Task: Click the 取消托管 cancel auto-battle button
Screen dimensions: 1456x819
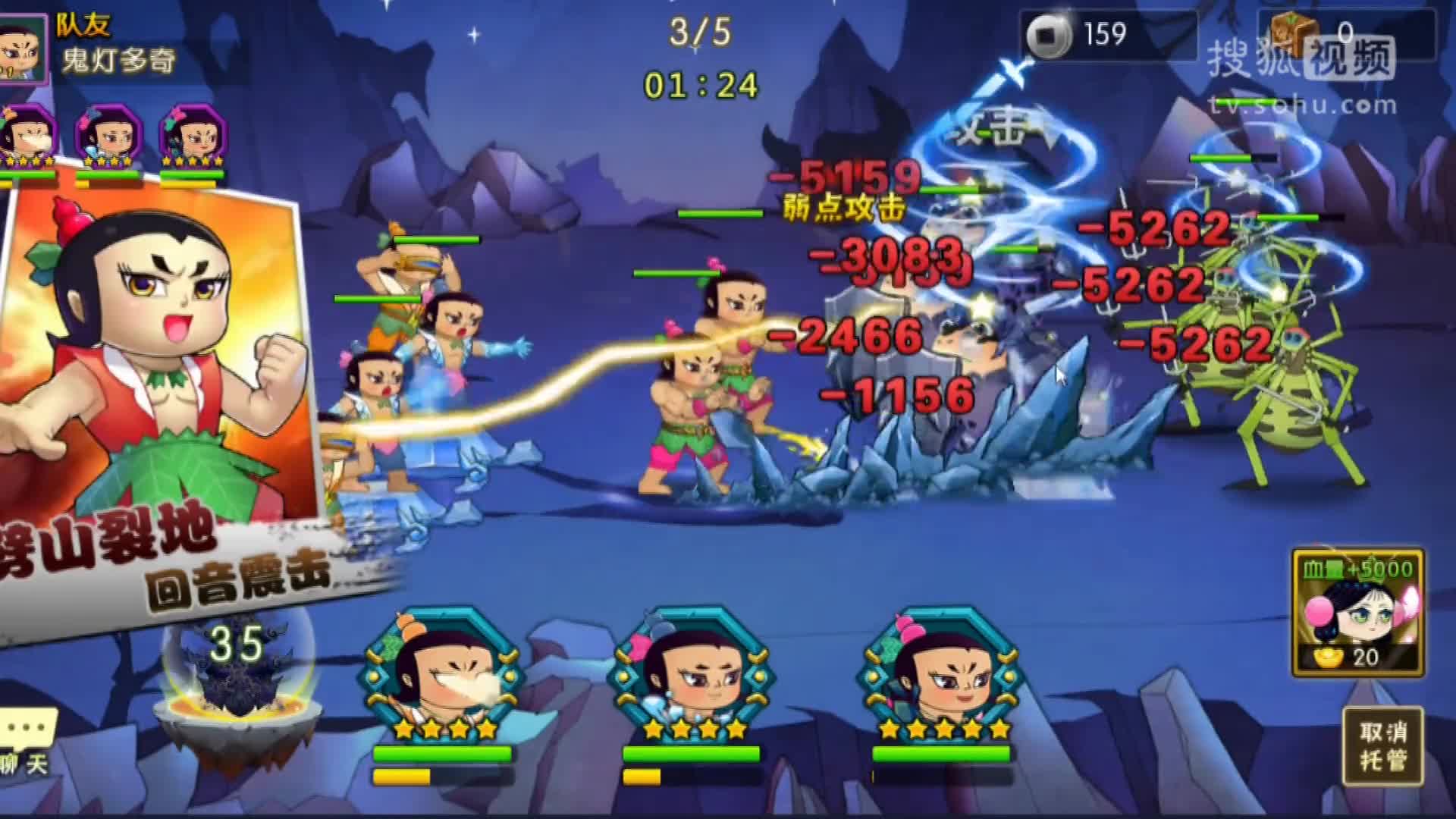Action: [x=1382, y=746]
